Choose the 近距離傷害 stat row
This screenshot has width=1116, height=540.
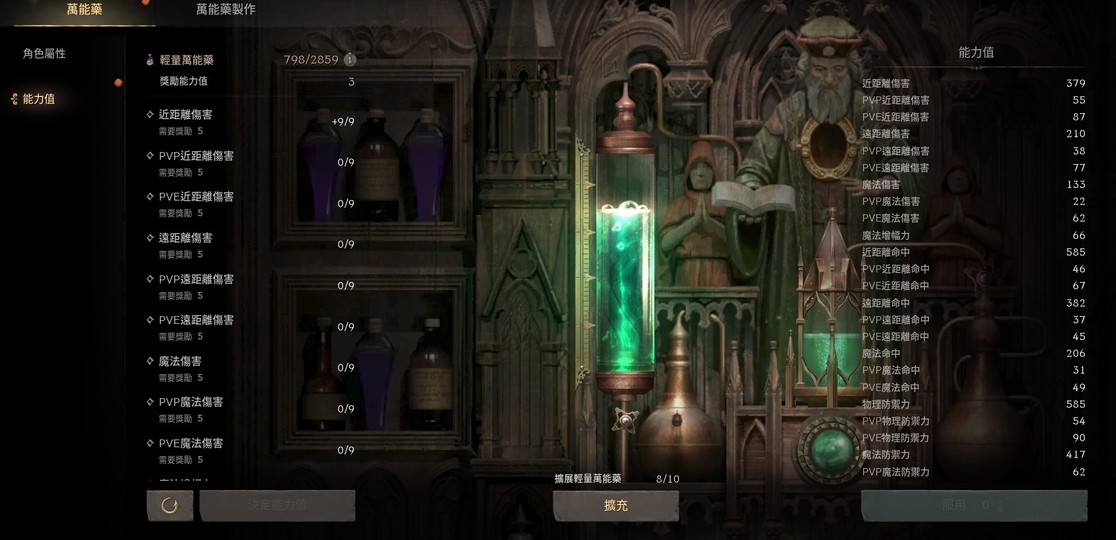coord(250,122)
